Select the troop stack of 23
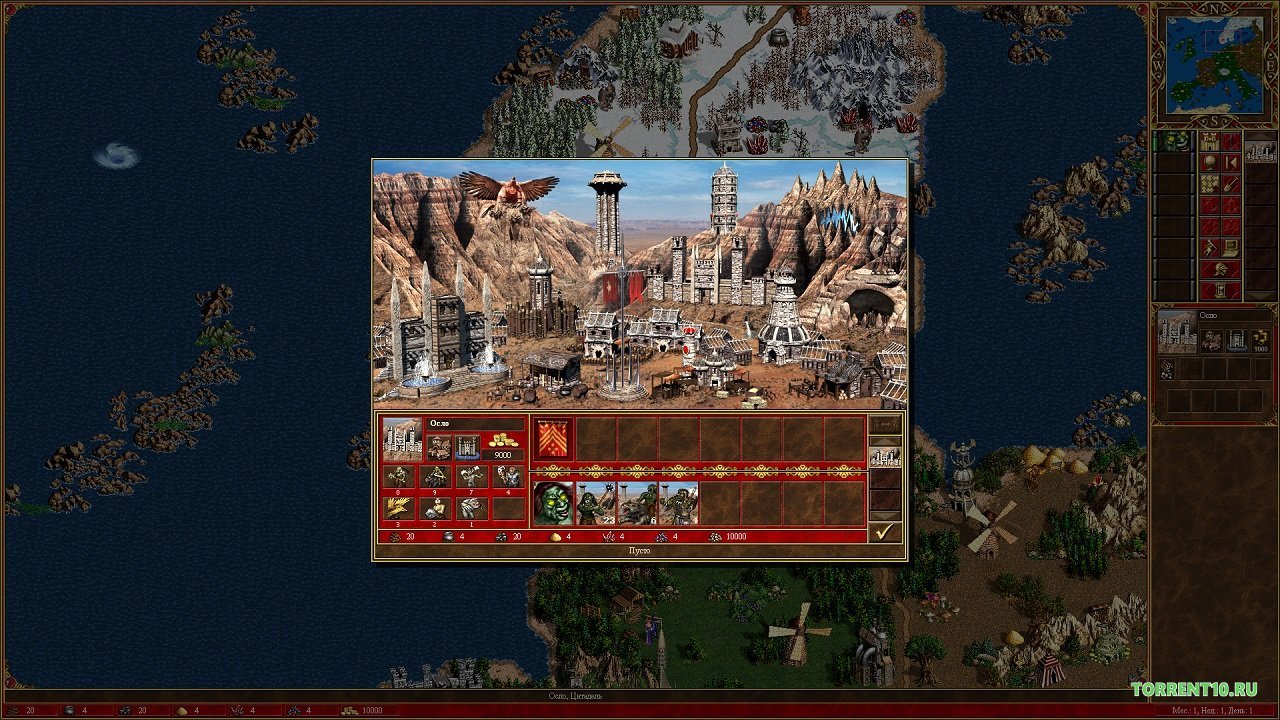 pyautogui.click(x=595, y=503)
